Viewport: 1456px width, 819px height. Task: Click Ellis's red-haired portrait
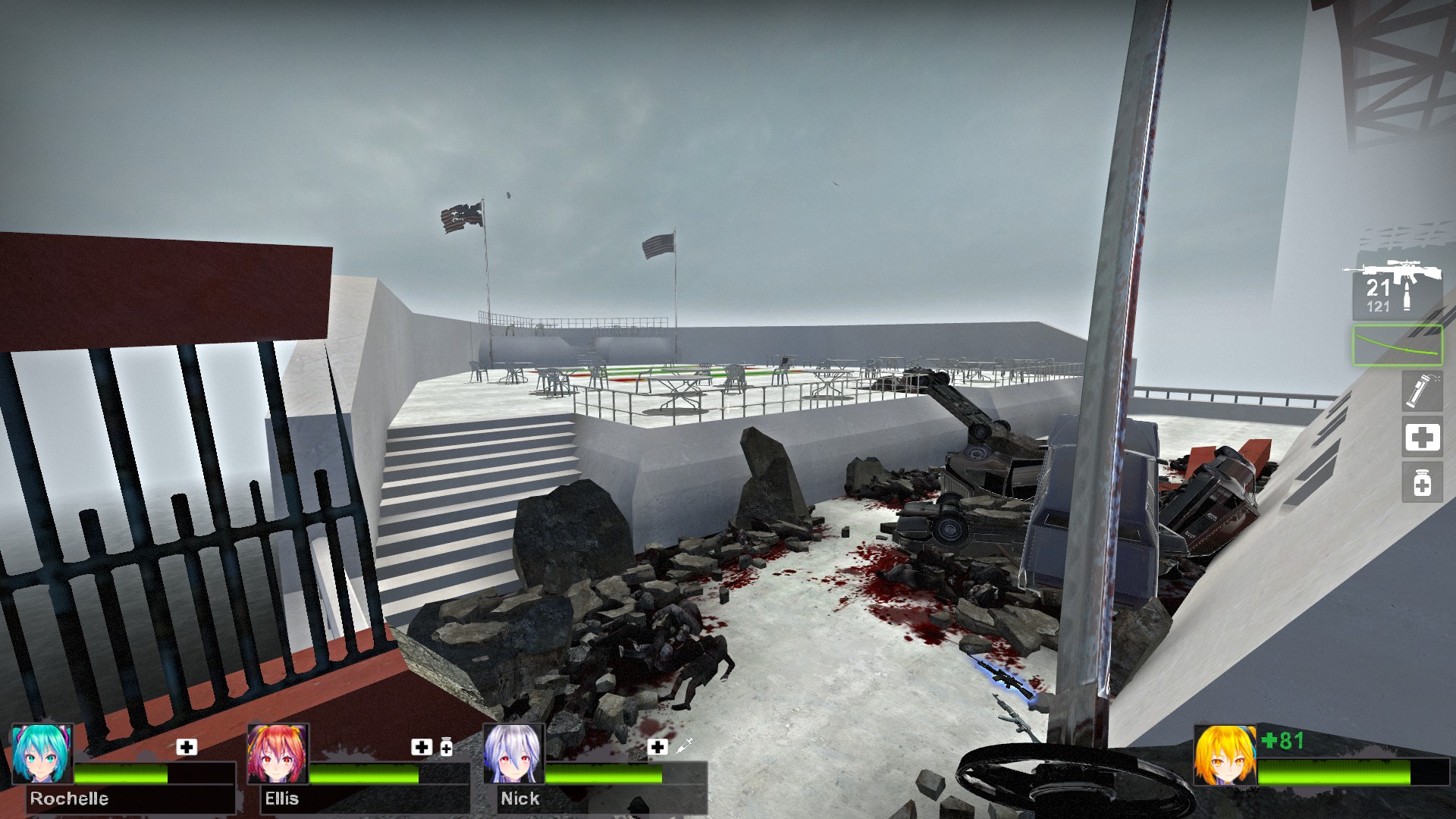click(x=278, y=755)
